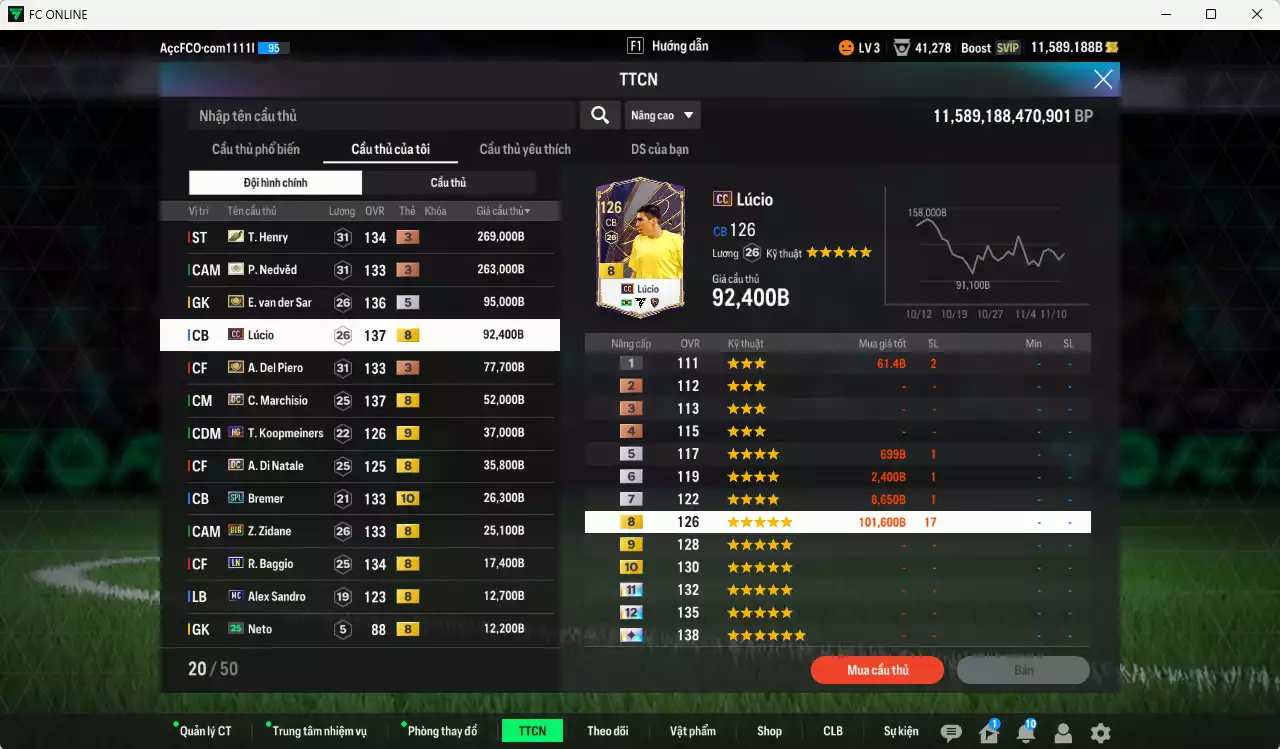Viewport: 1280px width, 749px height.
Task: Expand the Lương column sort options
Action: pos(341,210)
